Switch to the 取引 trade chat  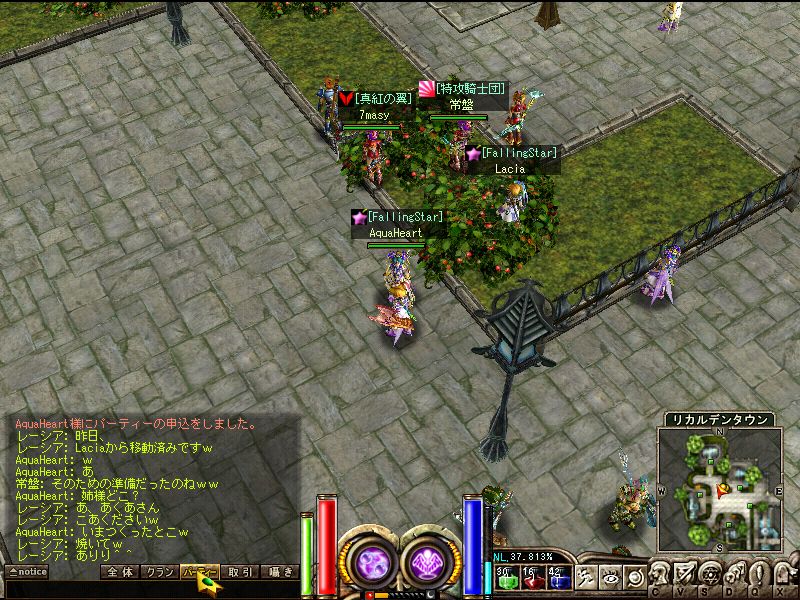(239, 572)
